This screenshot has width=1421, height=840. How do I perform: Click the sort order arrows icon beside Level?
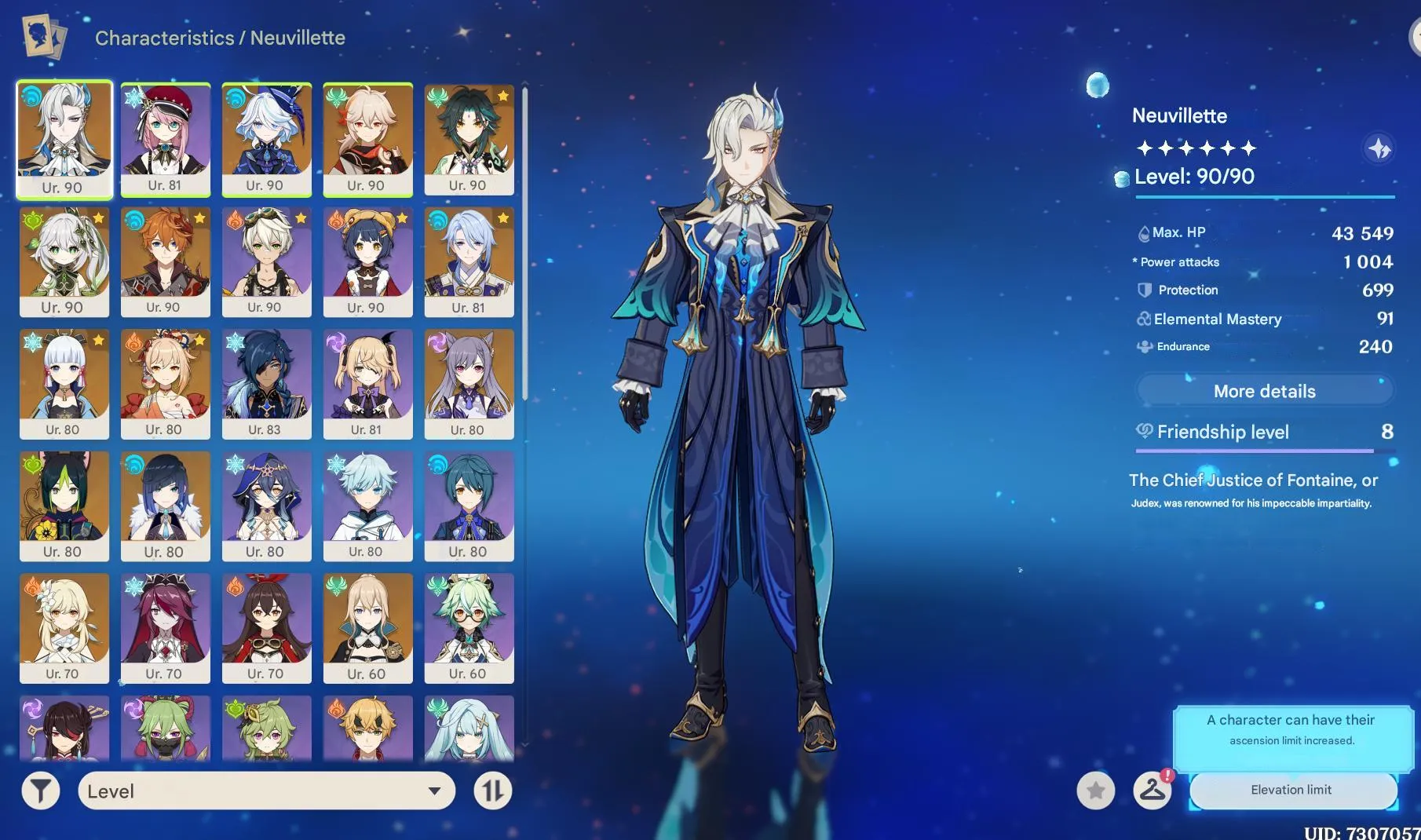tap(491, 791)
